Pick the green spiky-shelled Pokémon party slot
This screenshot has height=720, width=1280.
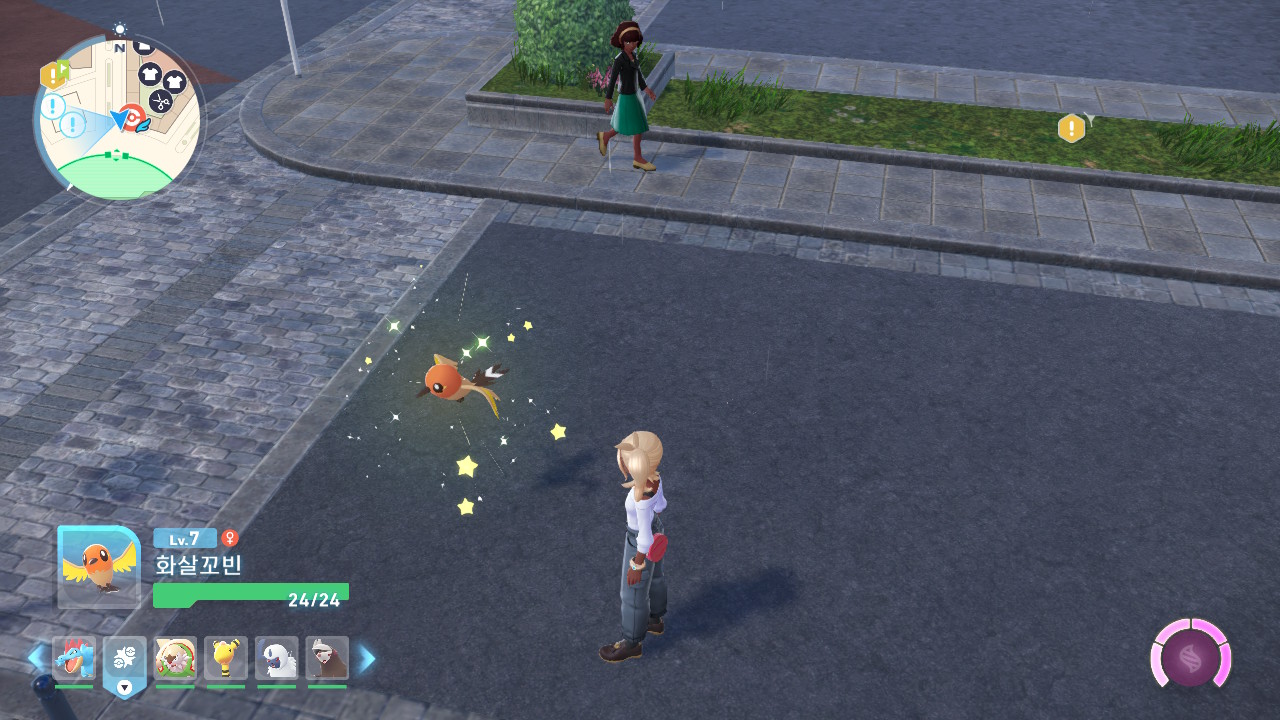[175, 659]
